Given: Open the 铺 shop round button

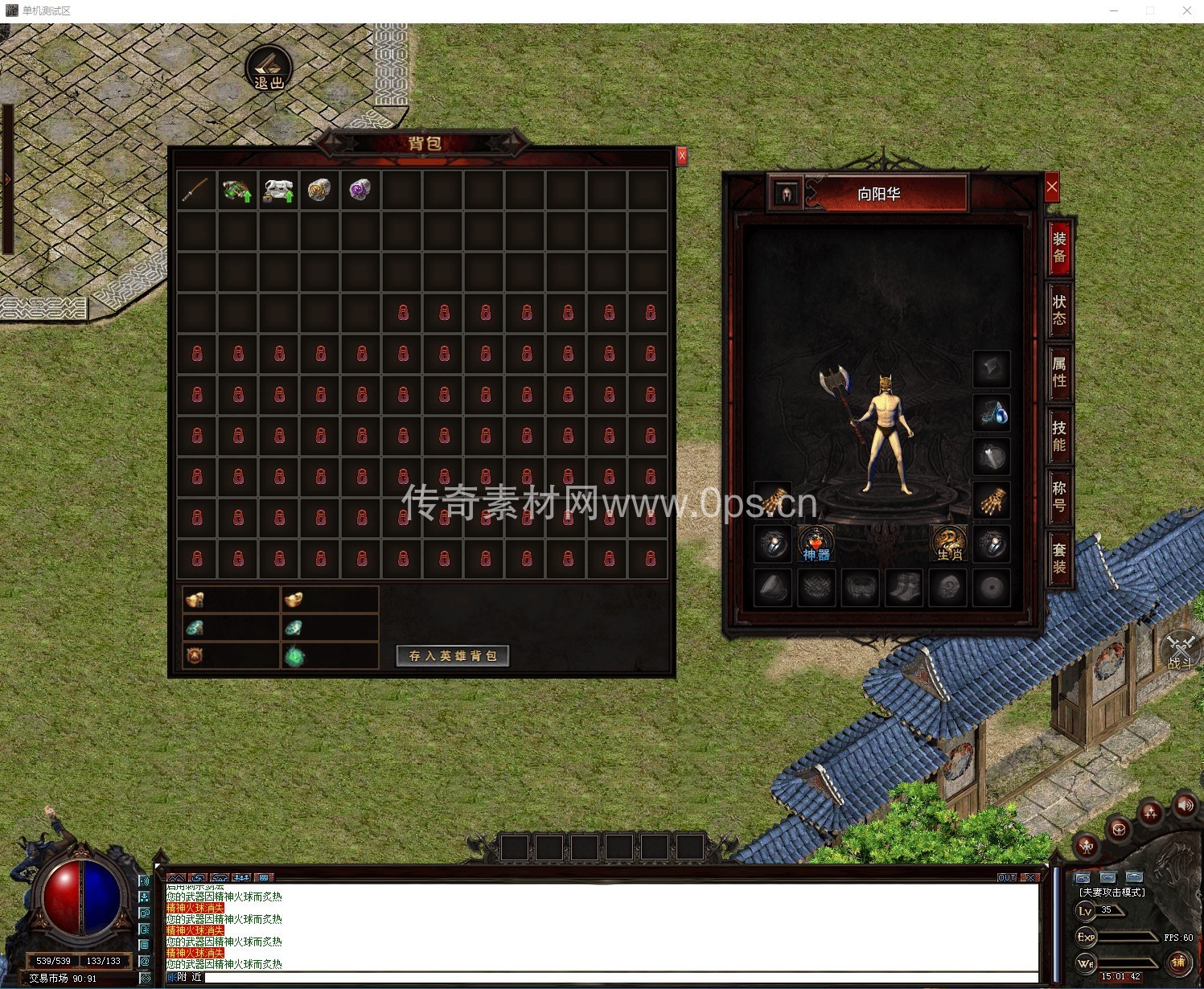Looking at the screenshot, I should tap(1178, 962).
